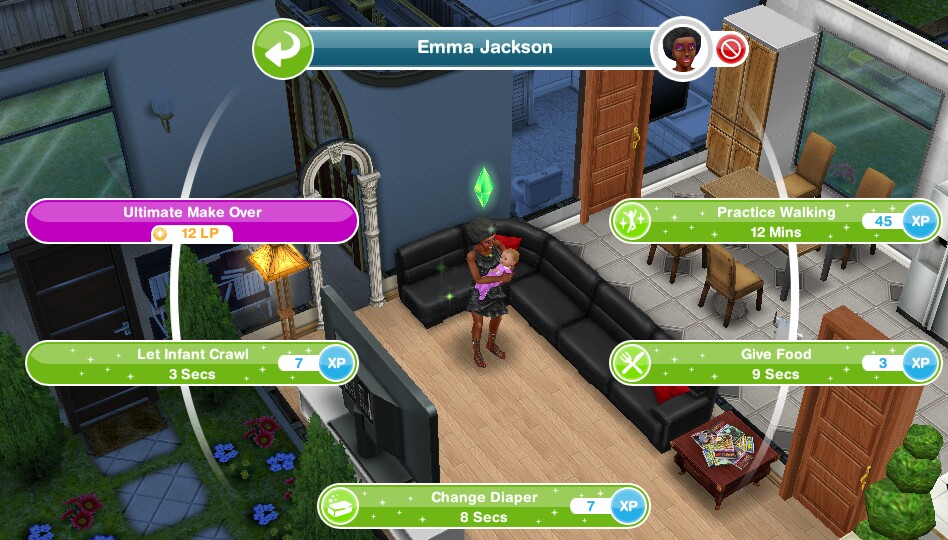Click the red cancel icon beside the portrait
948x540 pixels.
tap(732, 50)
